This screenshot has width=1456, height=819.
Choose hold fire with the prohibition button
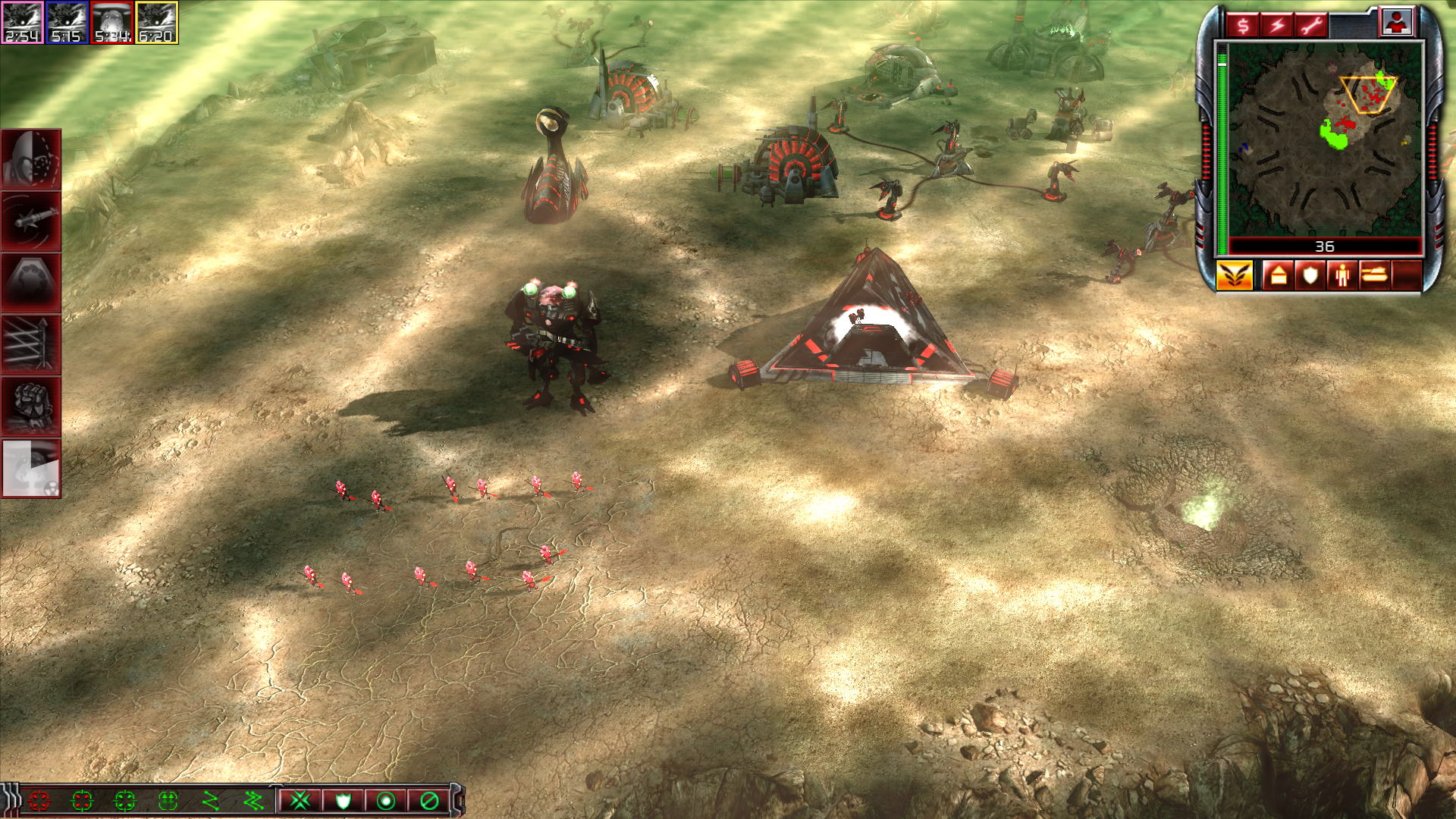click(429, 801)
